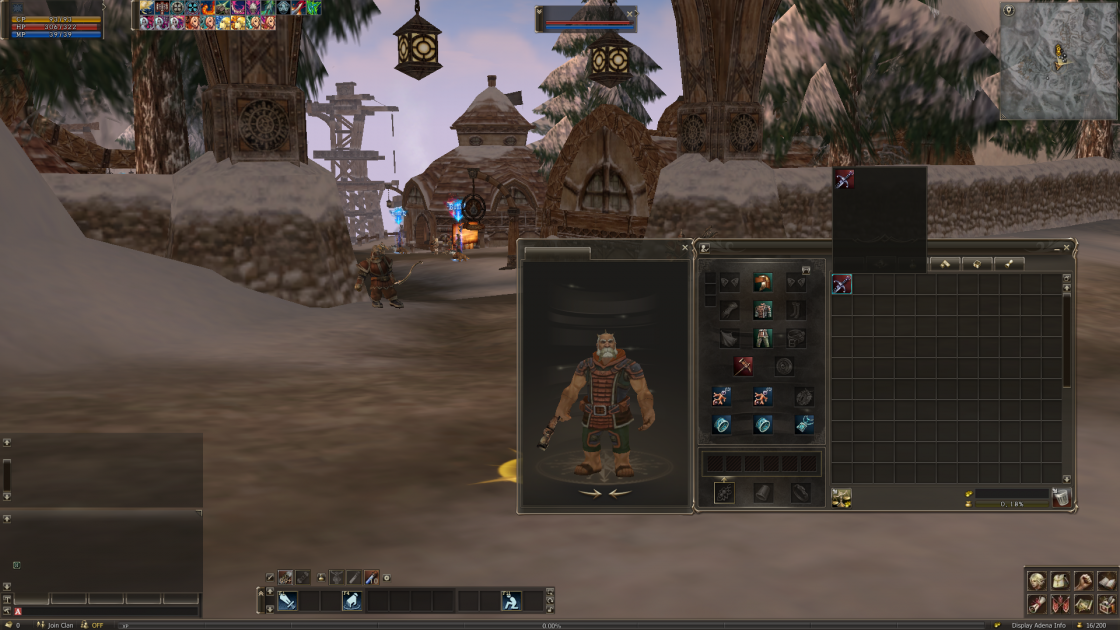This screenshot has height=630, width=1120.
Task: Select the equipped orange helmet slot
Action: tap(763, 283)
